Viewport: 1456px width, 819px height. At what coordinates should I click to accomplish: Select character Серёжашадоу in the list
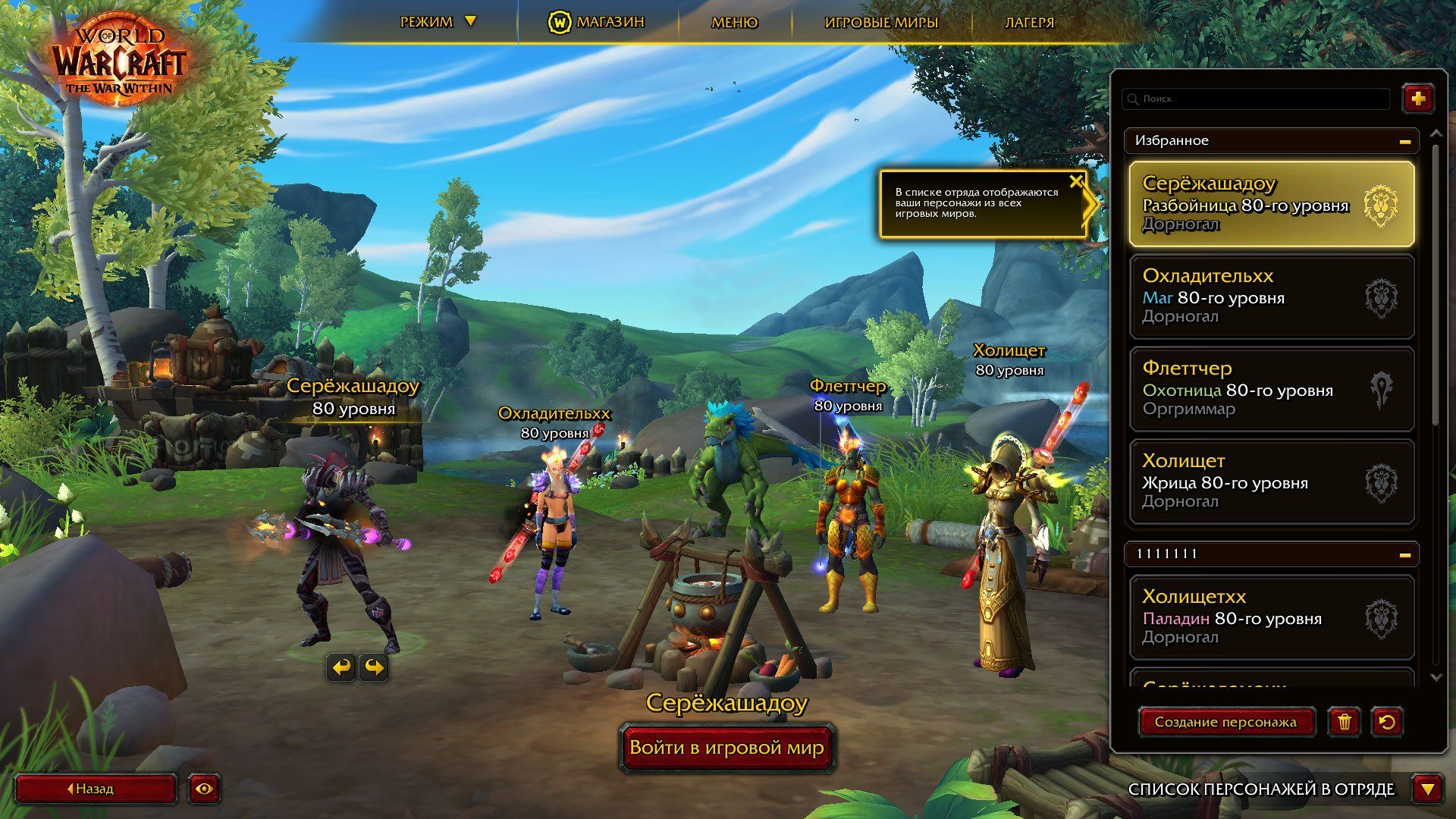point(1272,204)
